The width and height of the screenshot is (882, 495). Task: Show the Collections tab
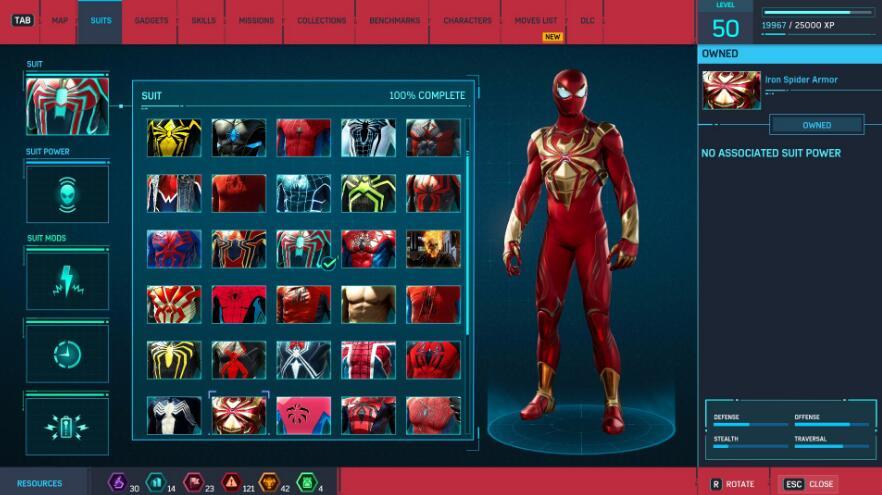coord(322,20)
